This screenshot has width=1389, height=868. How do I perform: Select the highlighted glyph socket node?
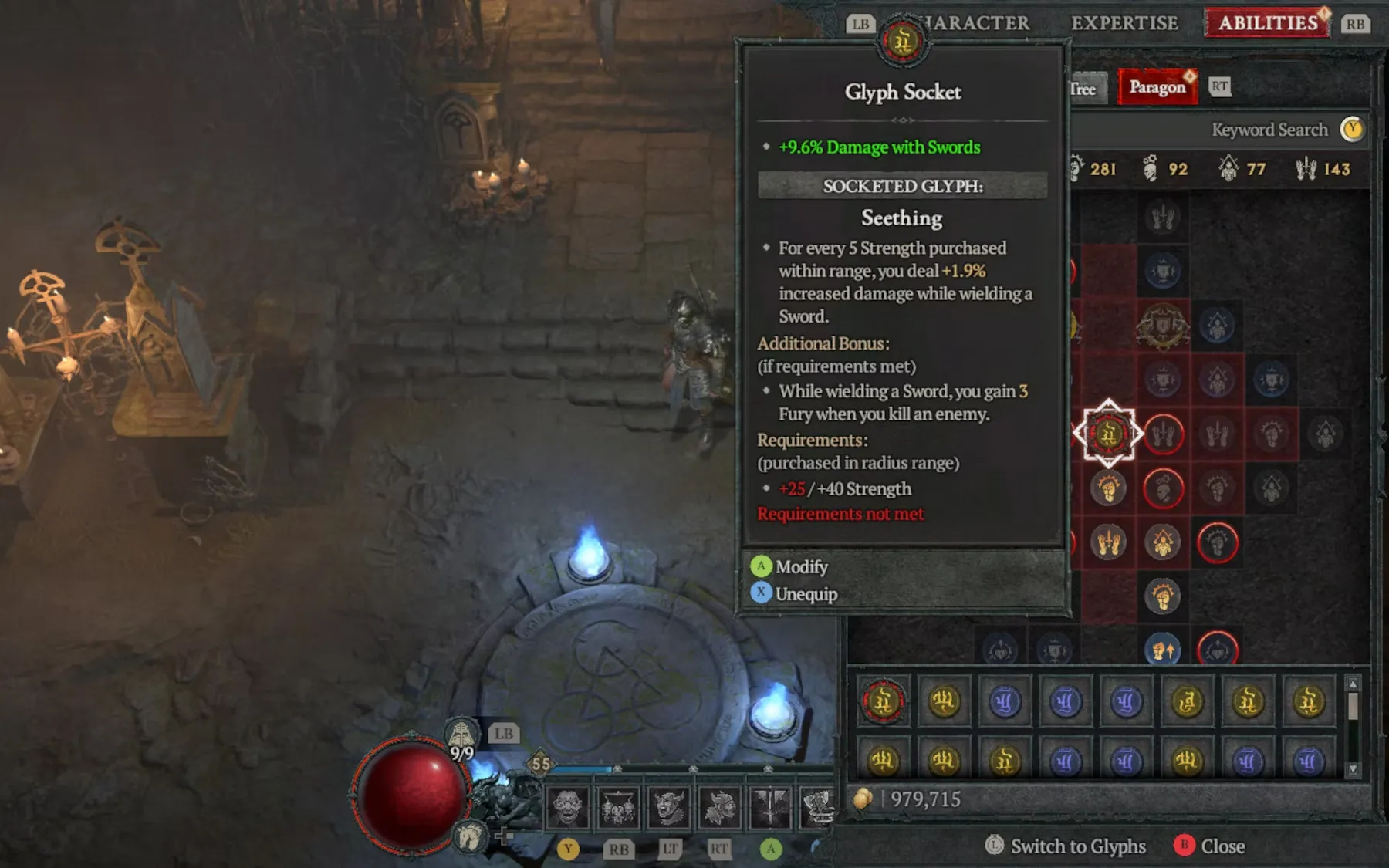point(1108,434)
